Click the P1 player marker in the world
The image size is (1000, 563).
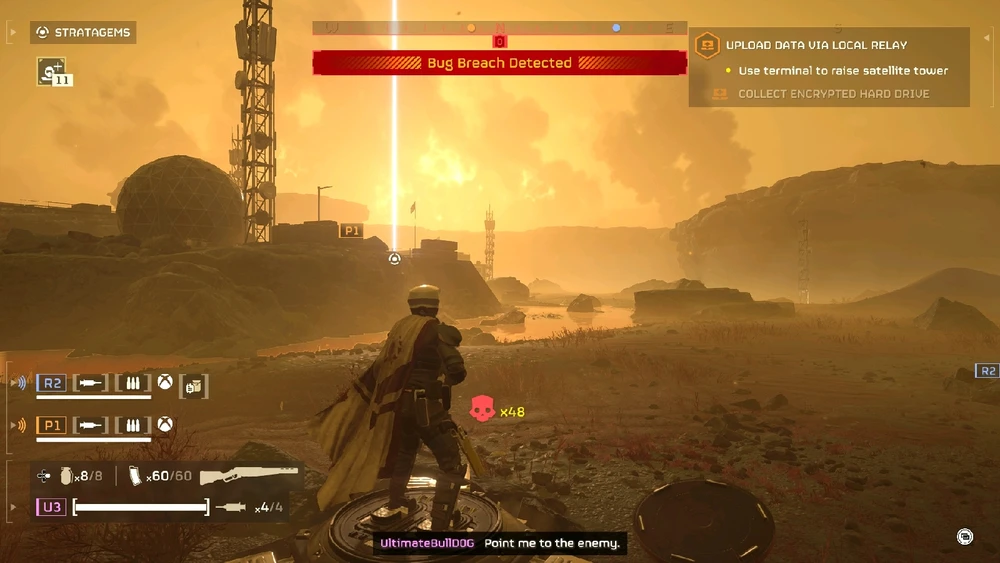pyautogui.click(x=351, y=231)
